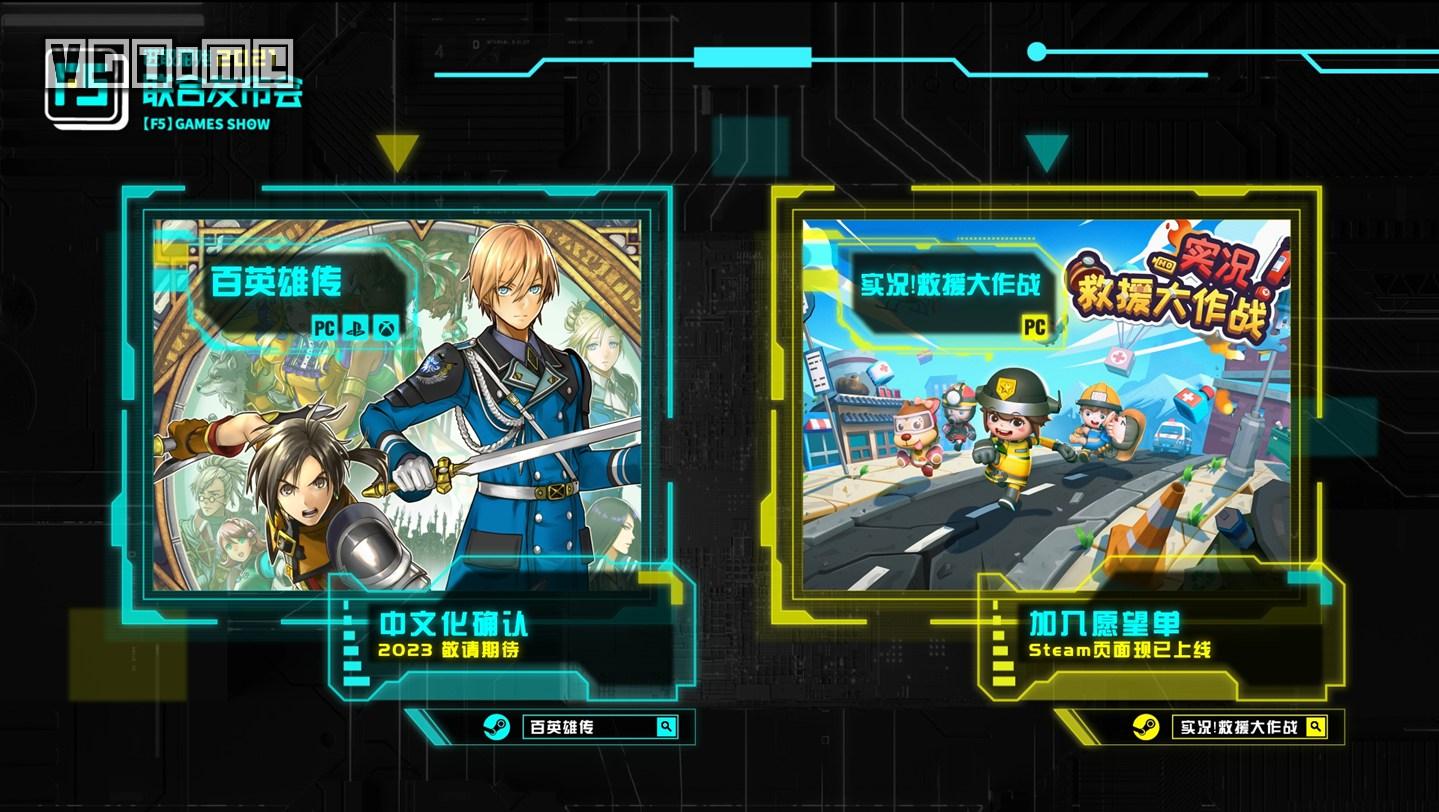Open the yellow Steam icon beside 实况!救援大作战
Image resolution: width=1439 pixels, height=812 pixels.
tap(1146, 727)
